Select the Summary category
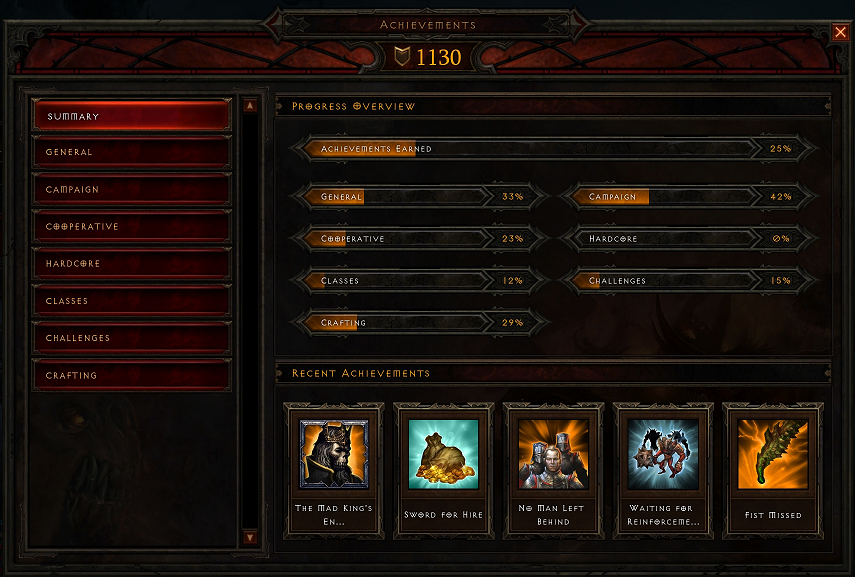855x577 pixels. pyautogui.click(x=132, y=116)
